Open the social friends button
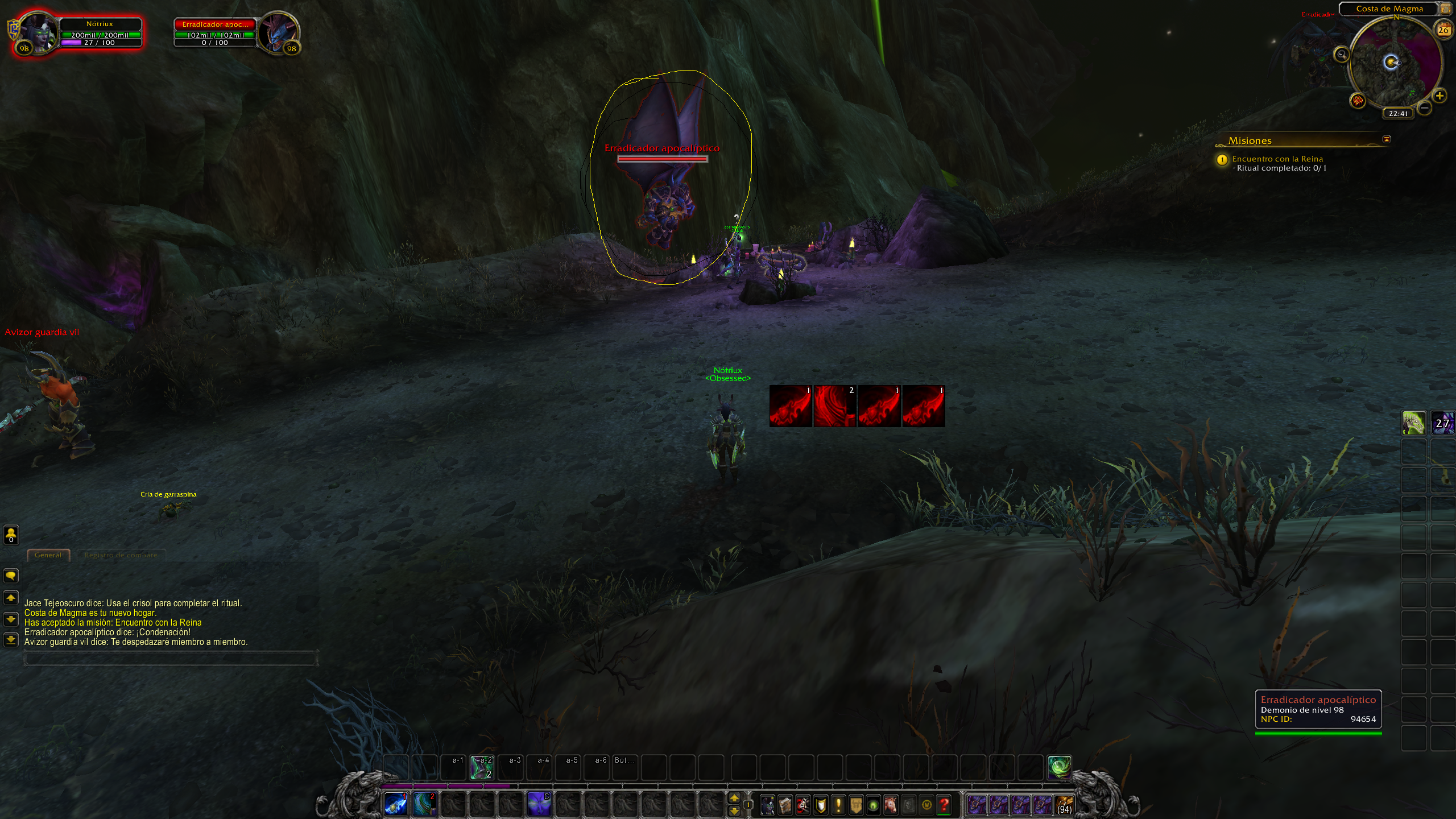 pos(11,534)
